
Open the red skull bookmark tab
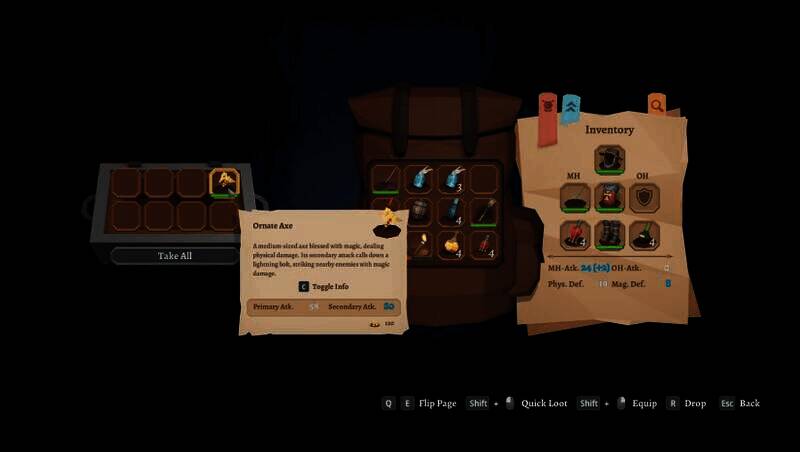click(547, 106)
